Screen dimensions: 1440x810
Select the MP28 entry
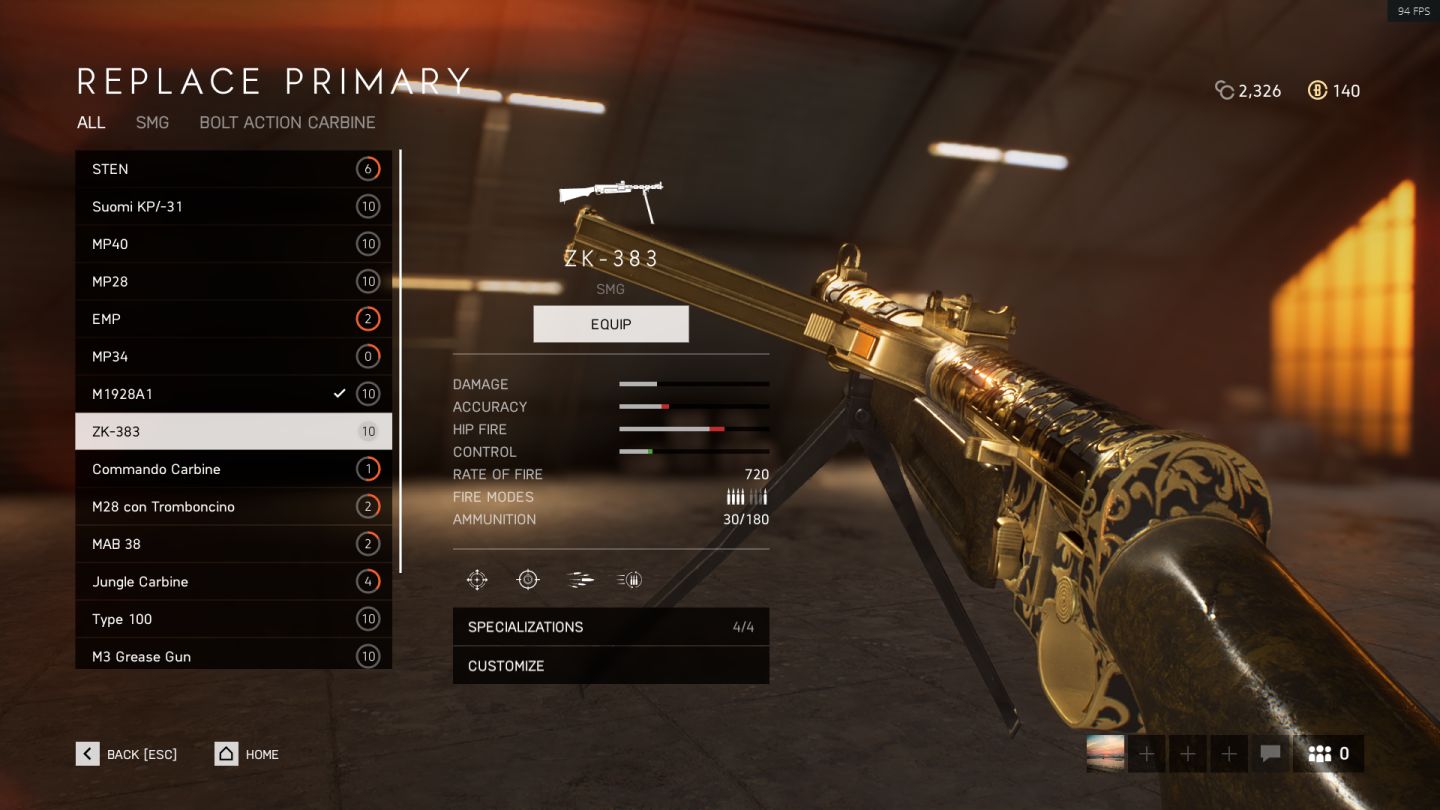pyautogui.click(x=233, y=282)
